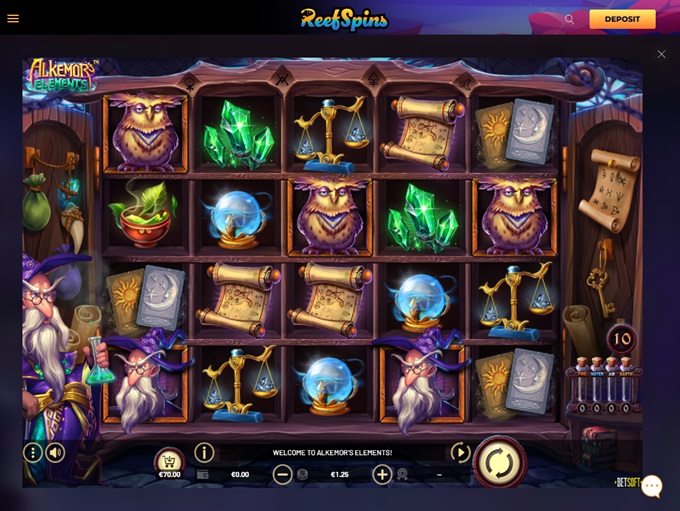
Task: Open the live chat bubble
Action: coord(652,487)
